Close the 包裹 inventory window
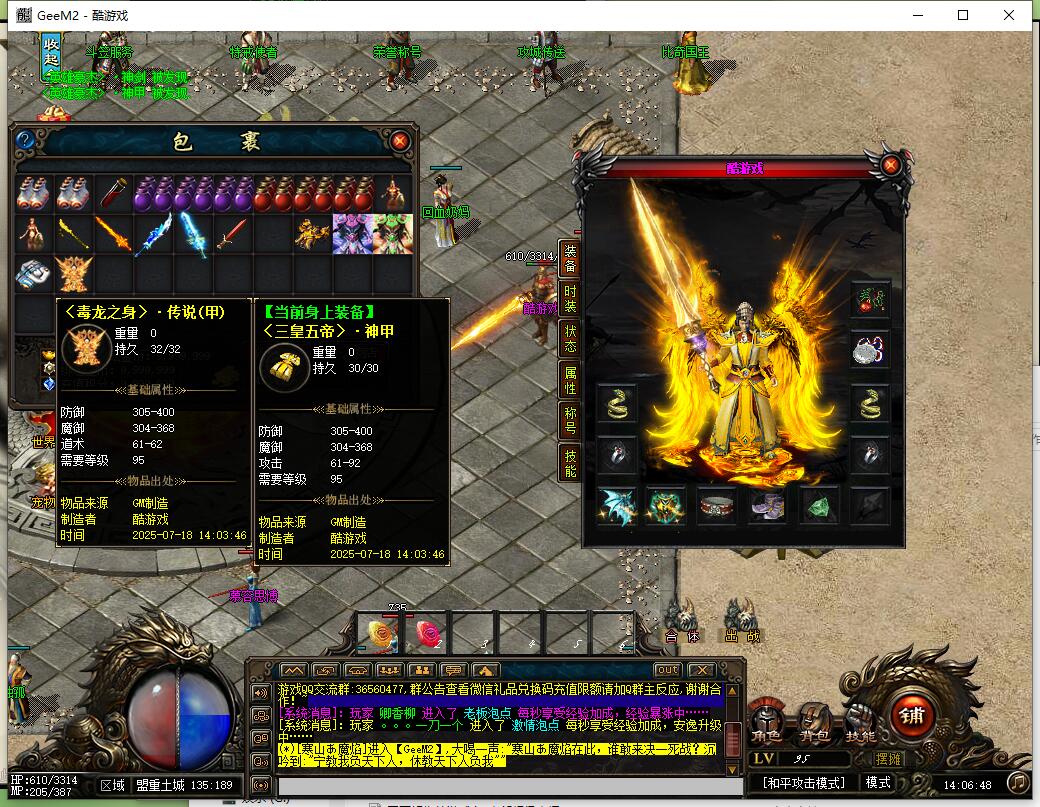The height and width of the screenshot is (807, 1040). pyautogui.click(x=400, y=141)
